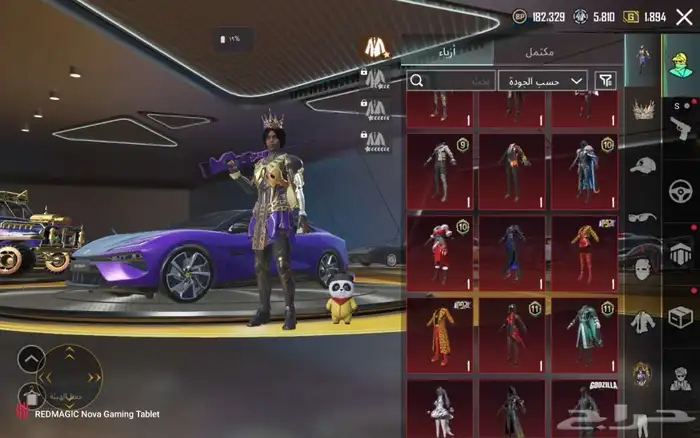Image resolution: width=700 pixels, height=438 pixels.
Task: Click the outfit search field
Action: (x=450, y=80)
